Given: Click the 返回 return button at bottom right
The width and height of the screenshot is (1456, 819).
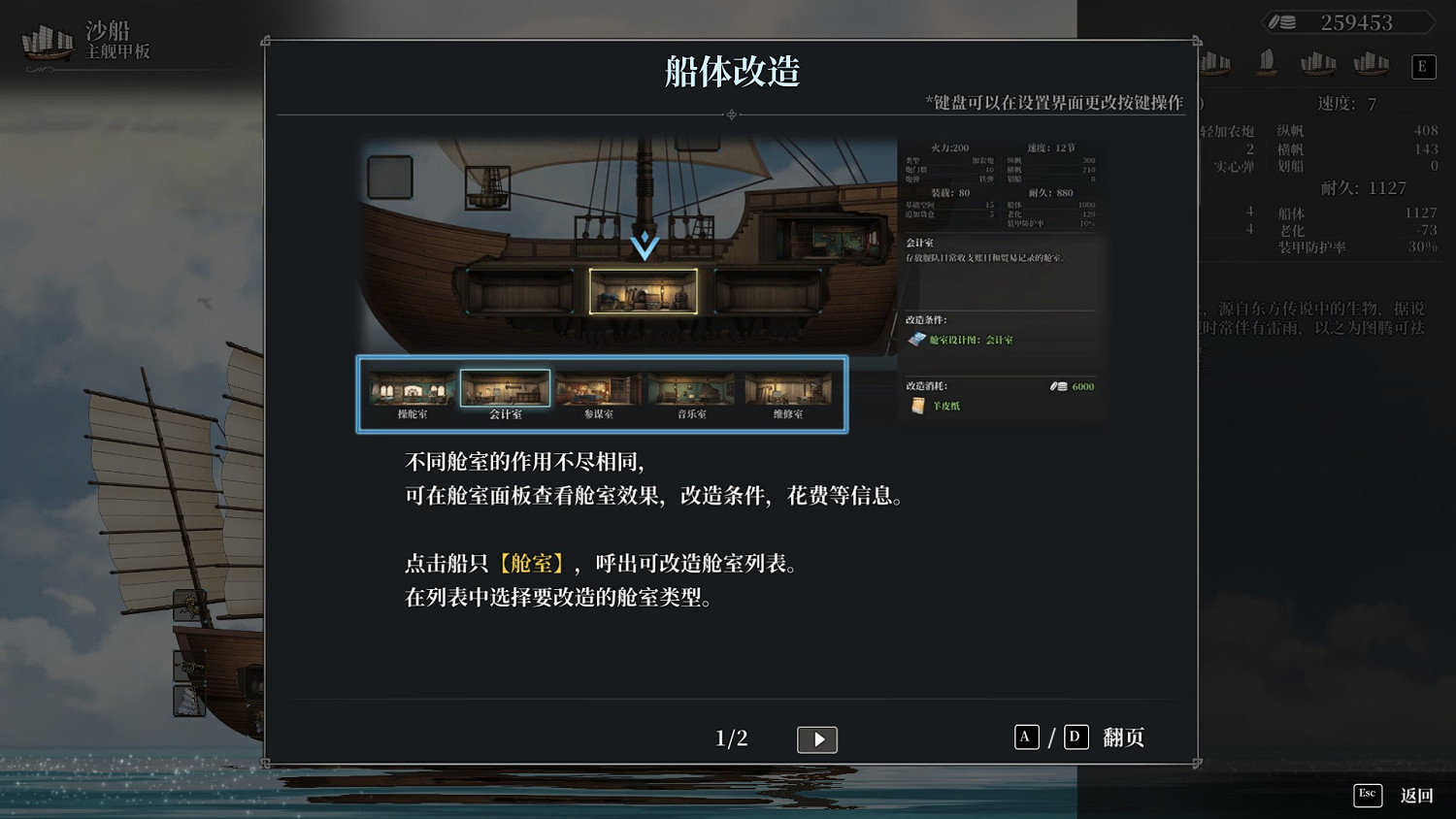Looking at the screenshot, I should pos(1417,796).
